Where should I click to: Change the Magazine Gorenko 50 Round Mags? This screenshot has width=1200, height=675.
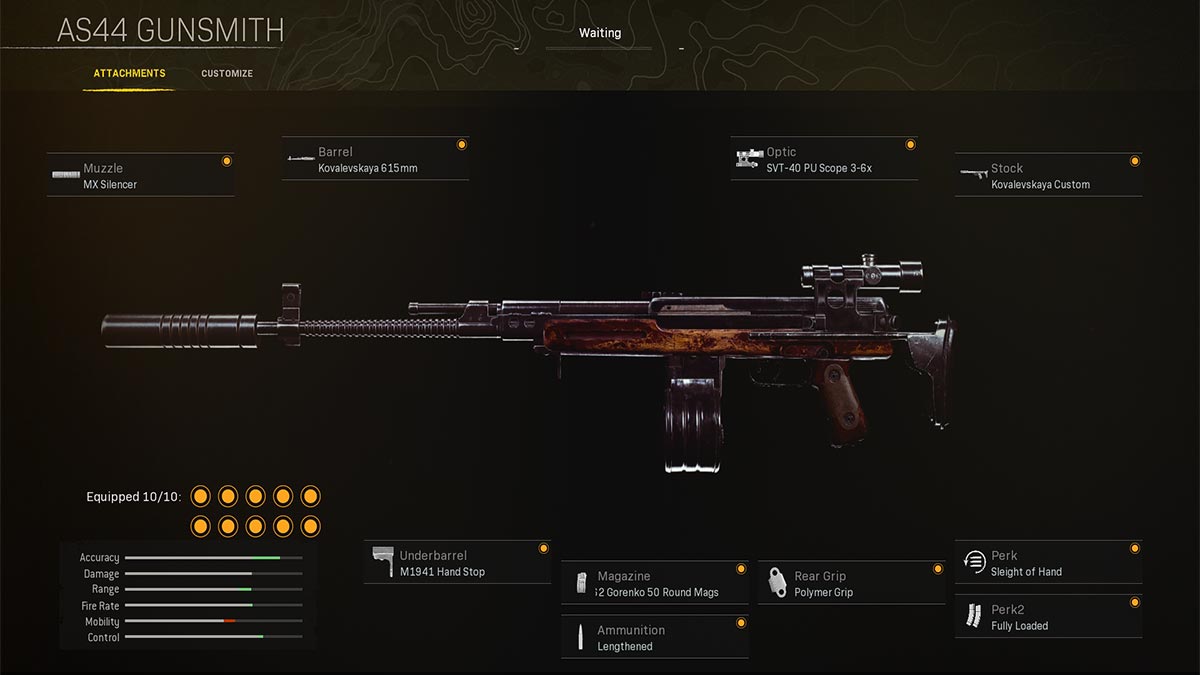pyautogui.click(x=654, y=584)
